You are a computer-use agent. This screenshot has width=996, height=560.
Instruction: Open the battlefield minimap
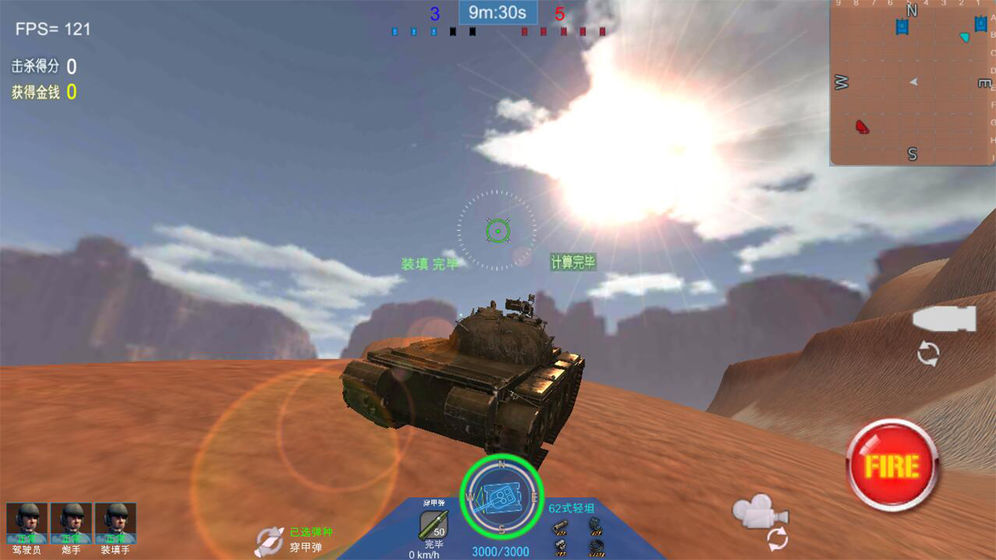tap(912, 82)
